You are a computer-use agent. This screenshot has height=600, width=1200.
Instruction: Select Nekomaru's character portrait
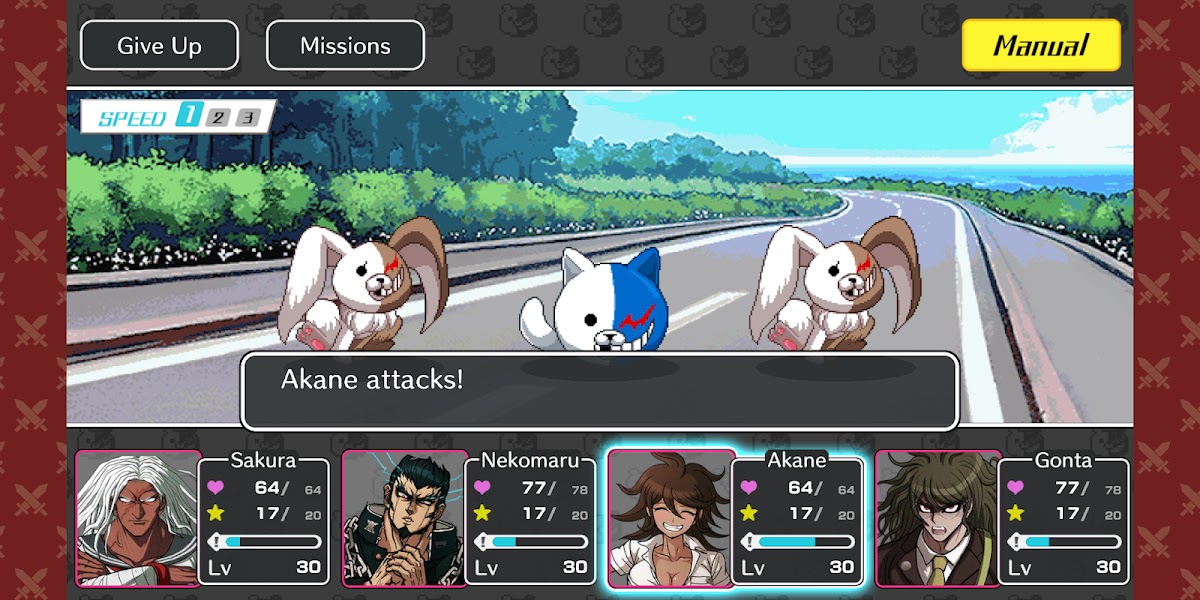[x=404, y=517]
